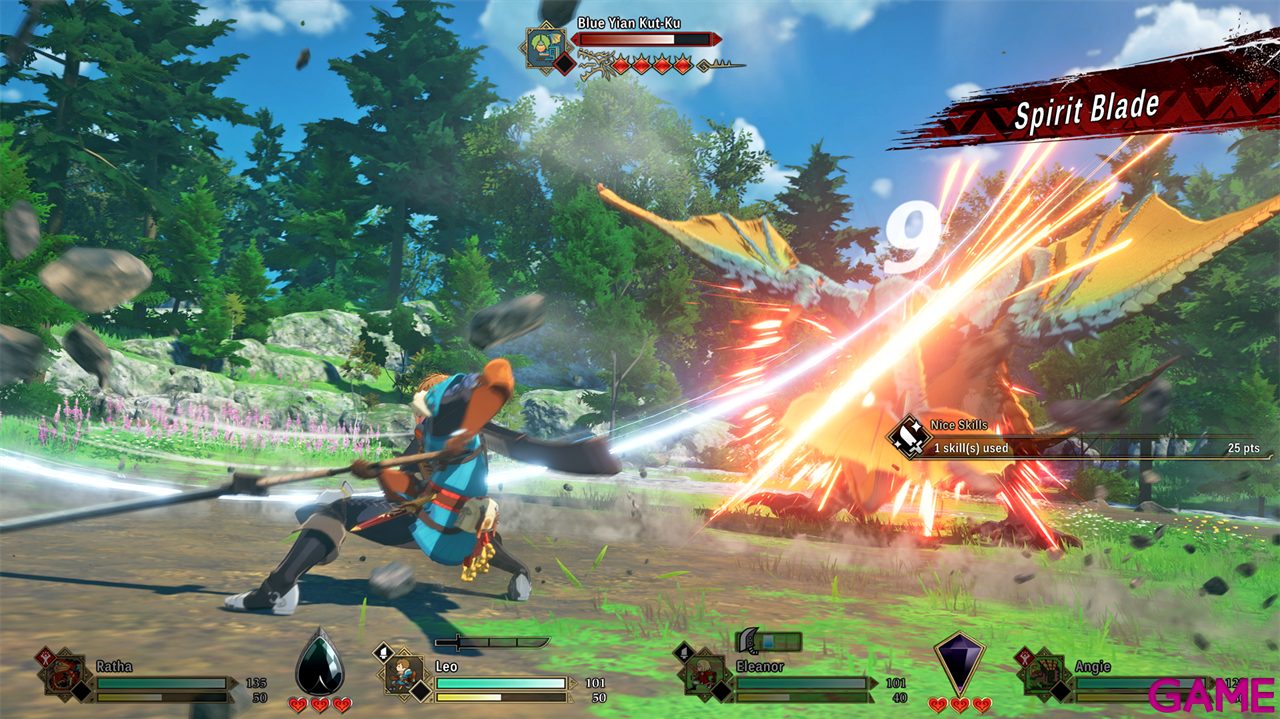
Task: Click Ratha's party portrait
Action: [66, 674]
